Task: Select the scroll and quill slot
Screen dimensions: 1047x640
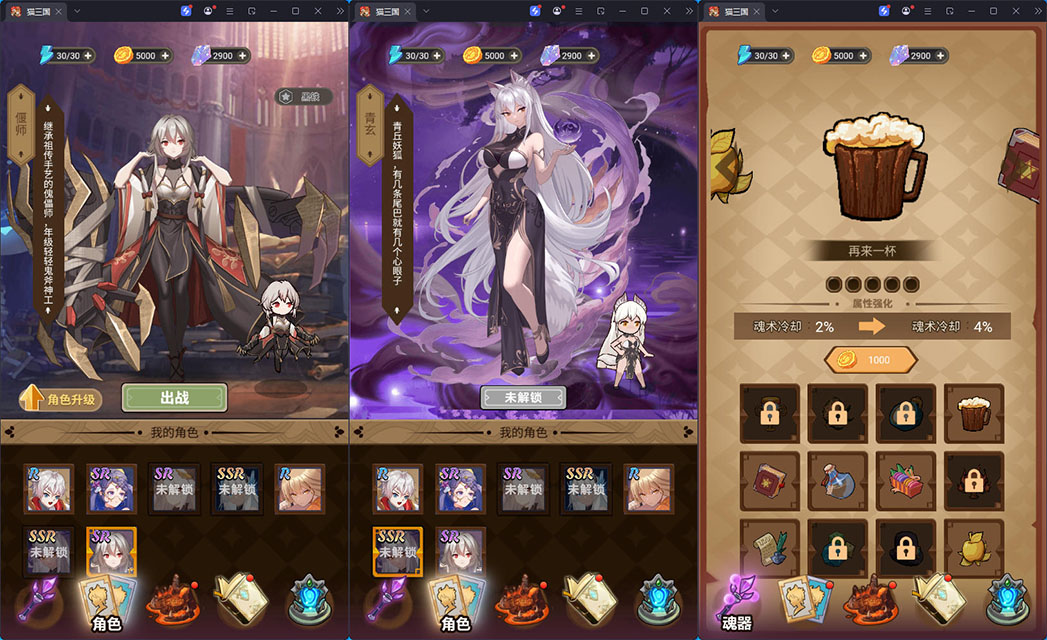Action: click(769, 549)
